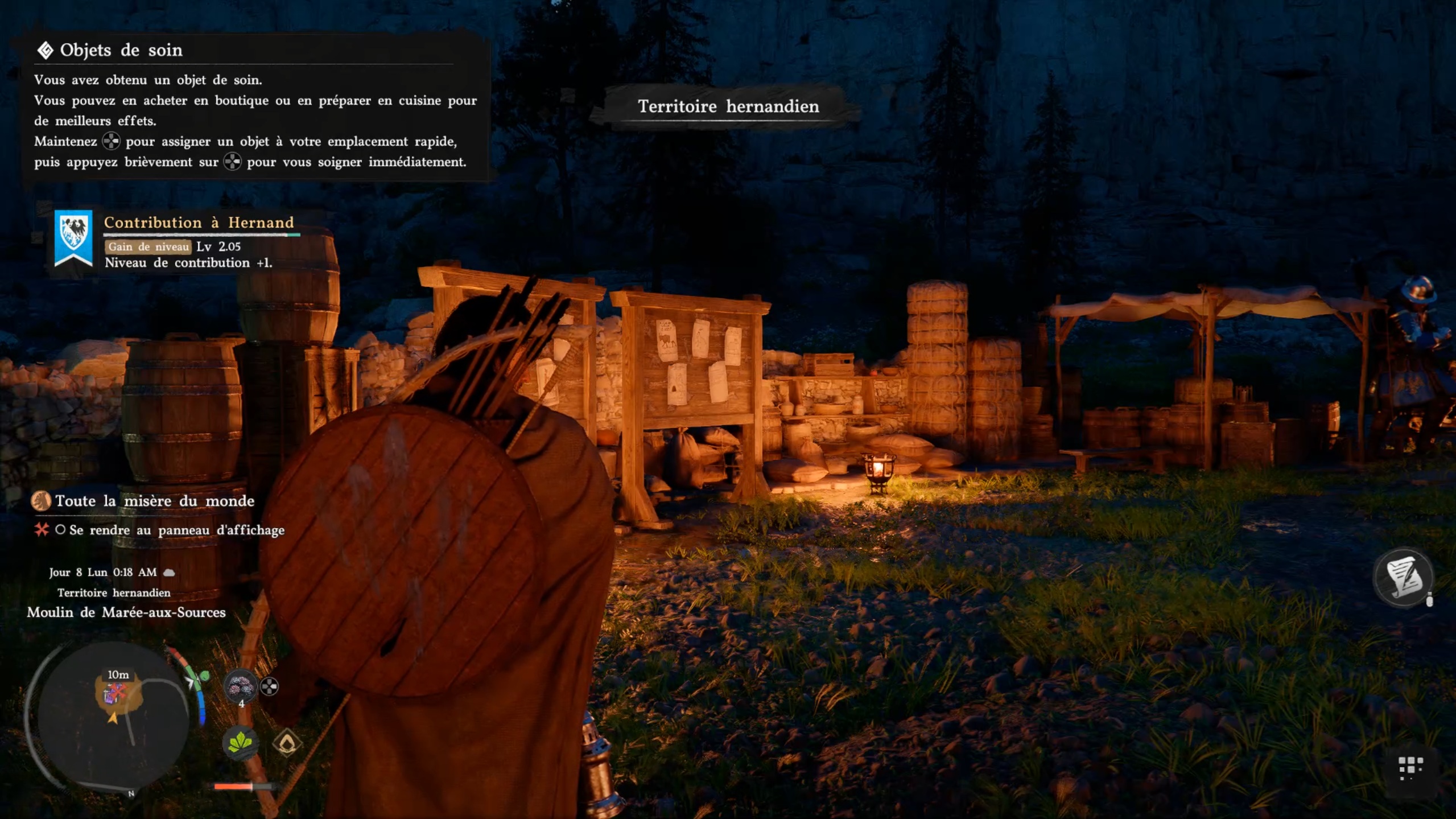Open the circular minimap
Image resolution: width=1456 pixels, height=819 pixels.
[x=112, y=718]
